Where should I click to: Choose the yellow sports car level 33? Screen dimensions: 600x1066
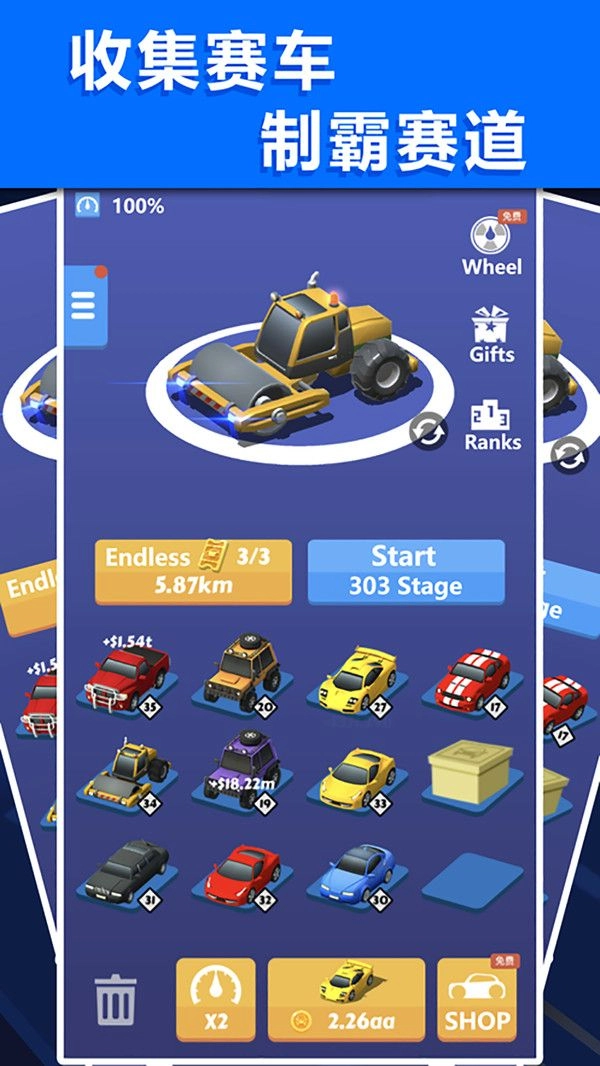click(x=357, y=773)
